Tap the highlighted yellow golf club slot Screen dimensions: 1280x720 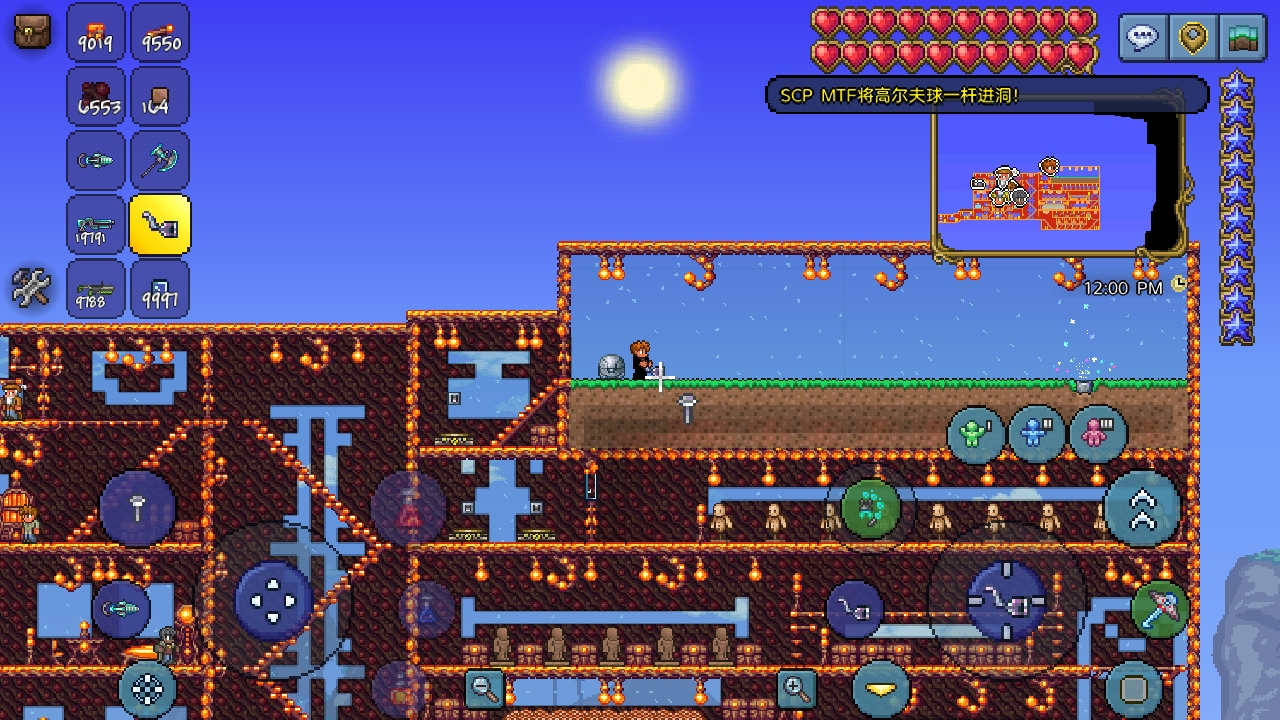pyautogui.click(x=160, y=225)
